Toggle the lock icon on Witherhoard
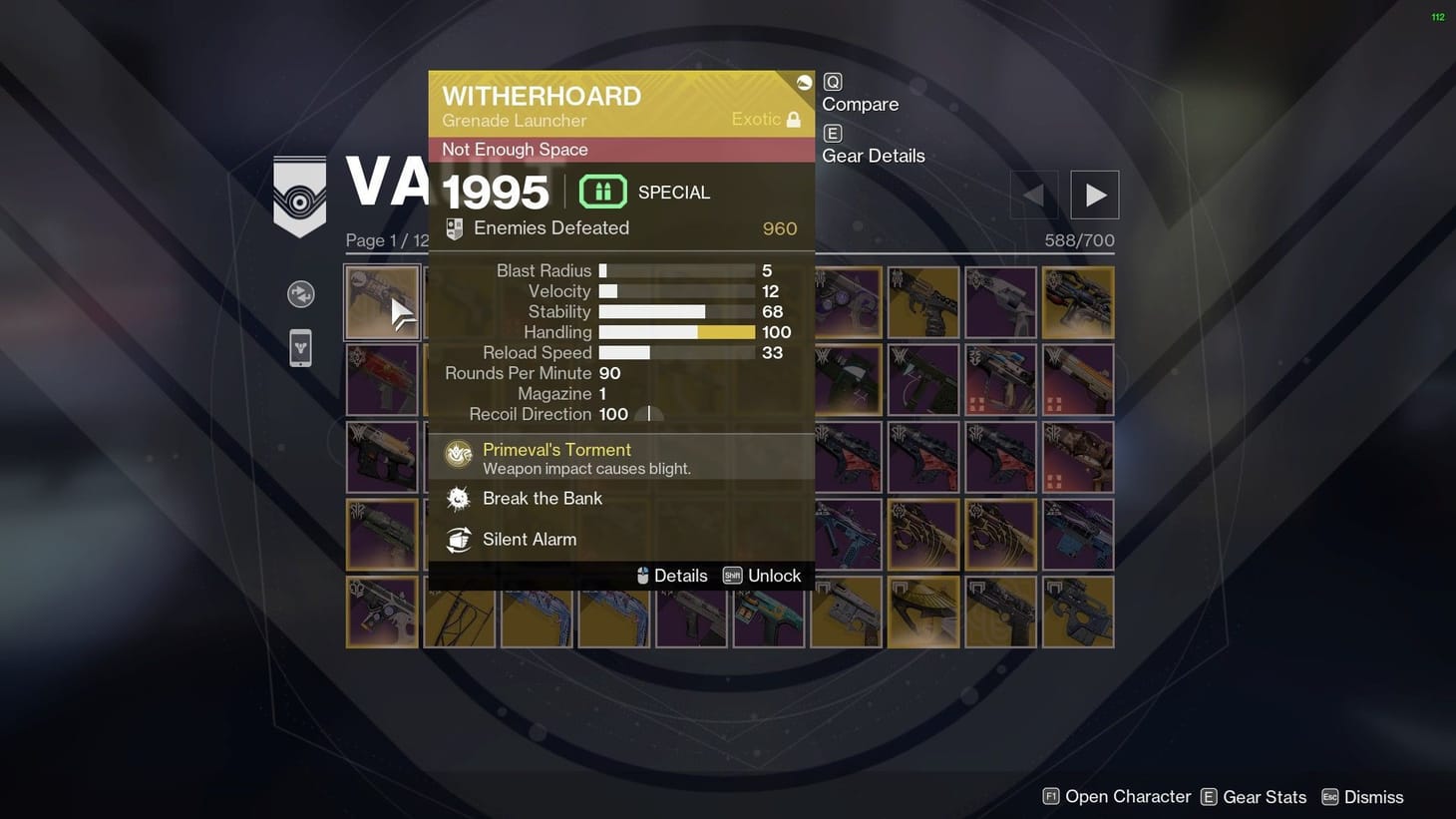This screenshot has height=819, width=1456. pyautogui.click(x=794, y=118)
